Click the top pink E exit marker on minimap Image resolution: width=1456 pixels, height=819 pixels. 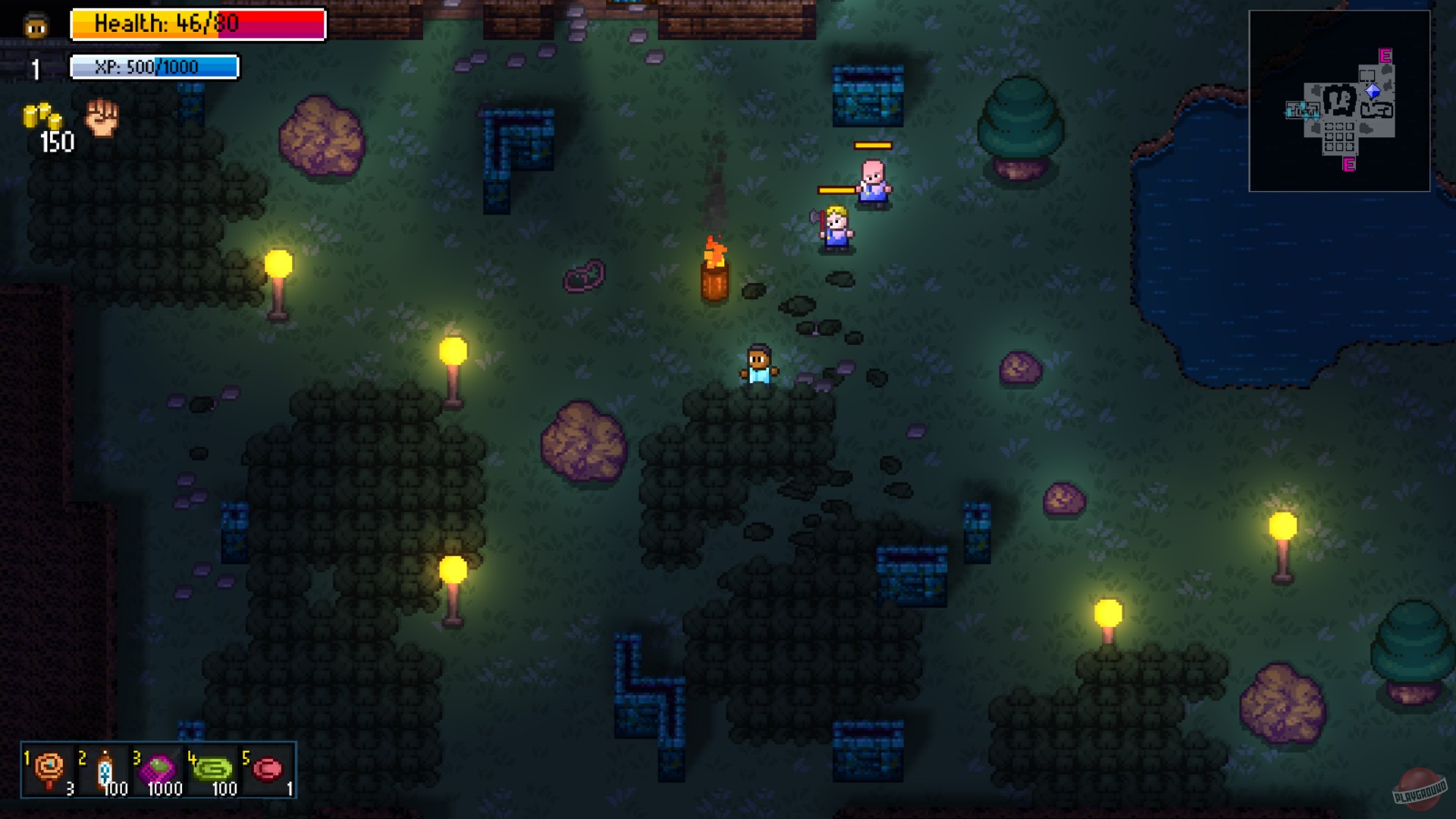[1385, 55]
